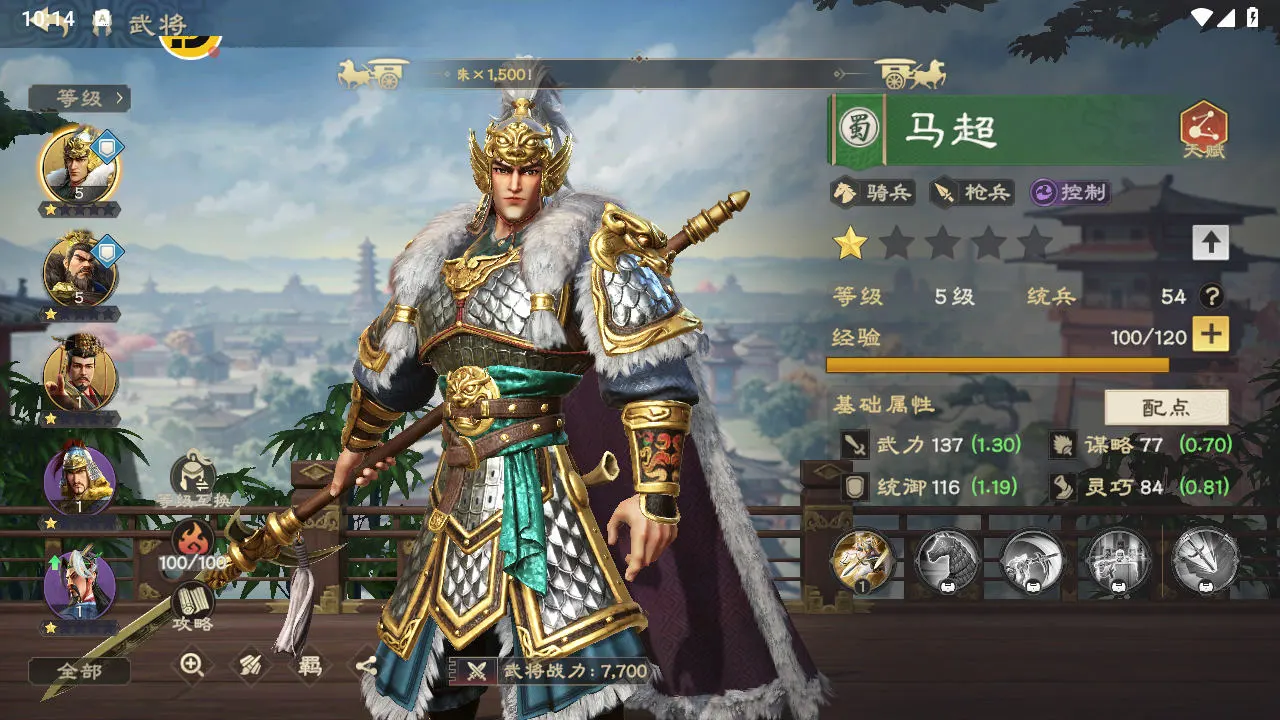
Task: Open the 全部 filter button
Action: pos(79,671)
